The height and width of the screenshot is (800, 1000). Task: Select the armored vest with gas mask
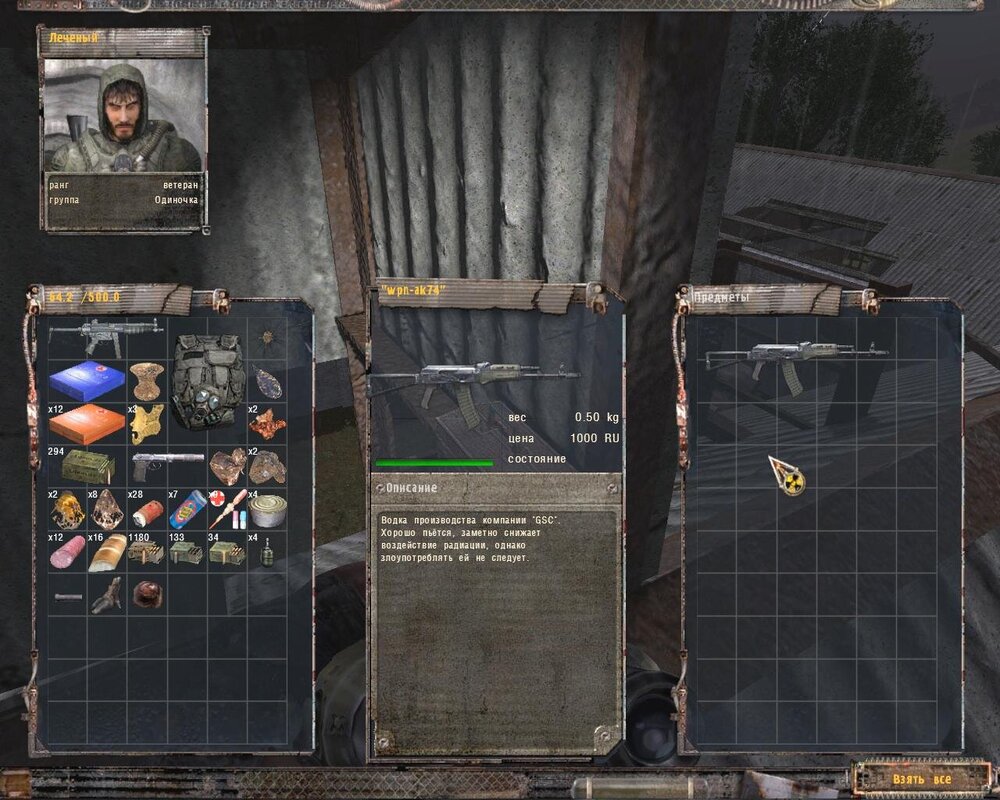(207, 382)
